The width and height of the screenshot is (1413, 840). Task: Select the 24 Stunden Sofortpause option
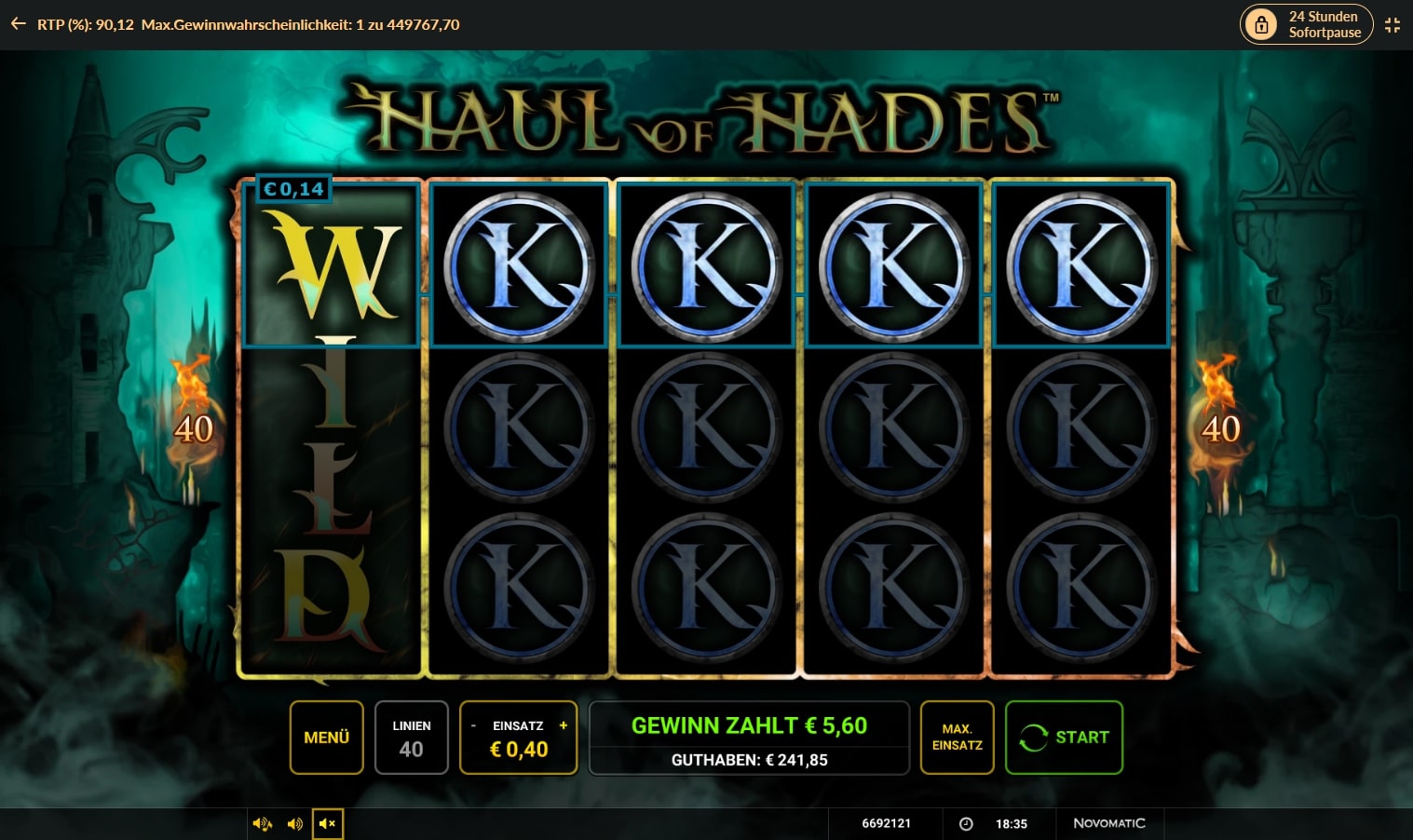point(1306,24)
